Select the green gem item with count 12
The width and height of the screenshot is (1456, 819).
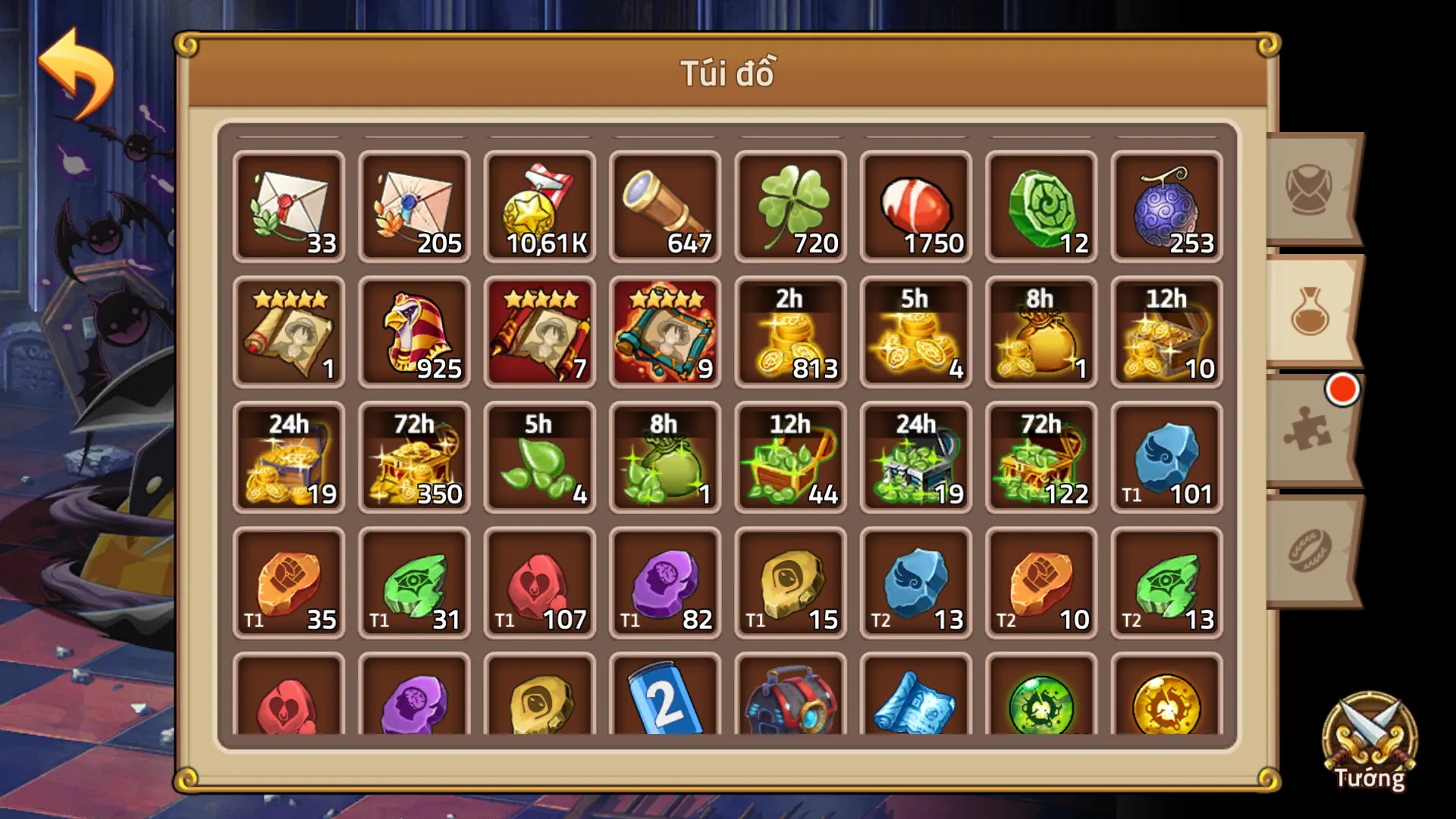click(x=1040, y=206)
